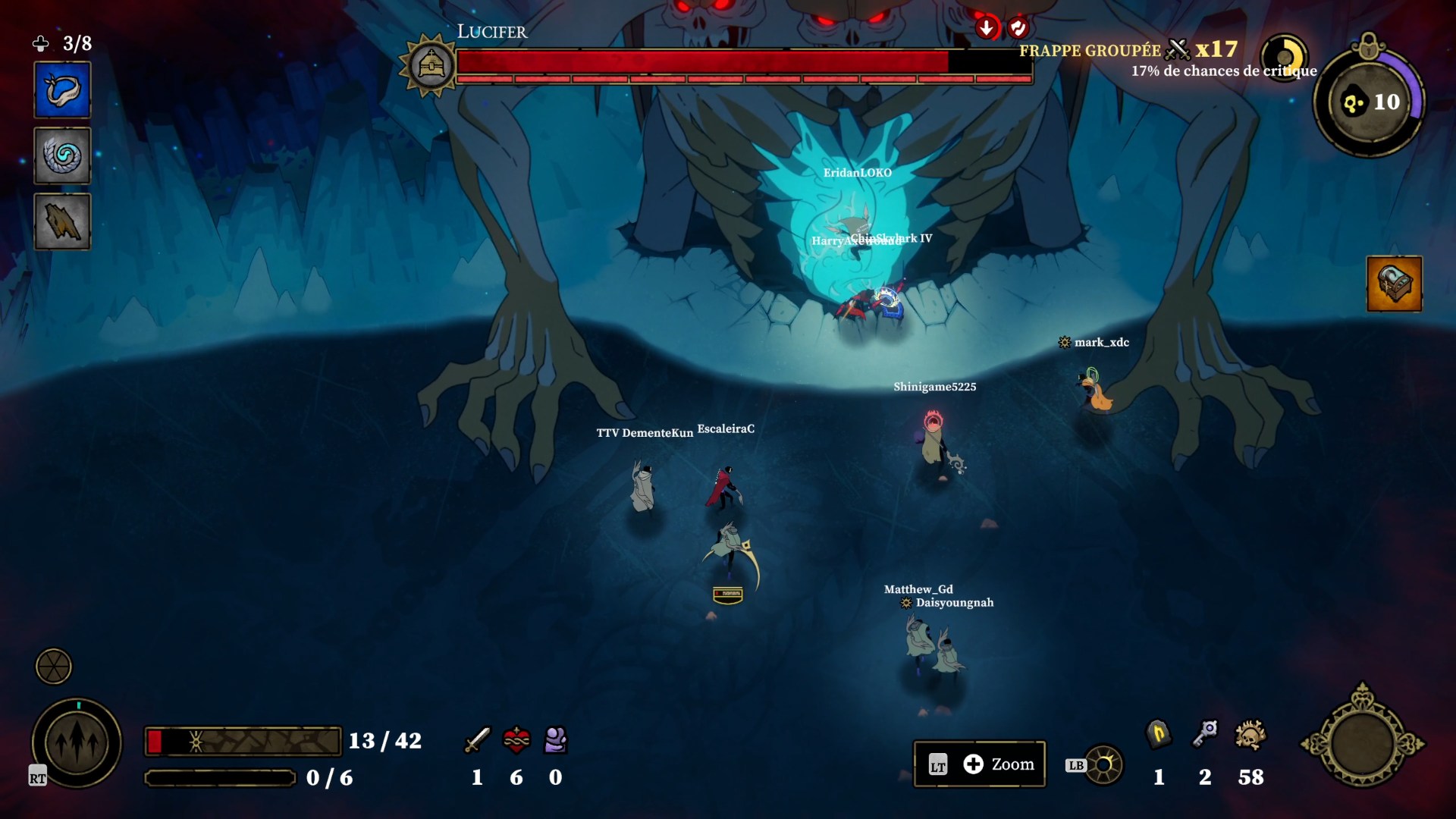The image size is (1456, 819).
Task: Click the purple hugging figures stat icon
Action: click(556, 739)
